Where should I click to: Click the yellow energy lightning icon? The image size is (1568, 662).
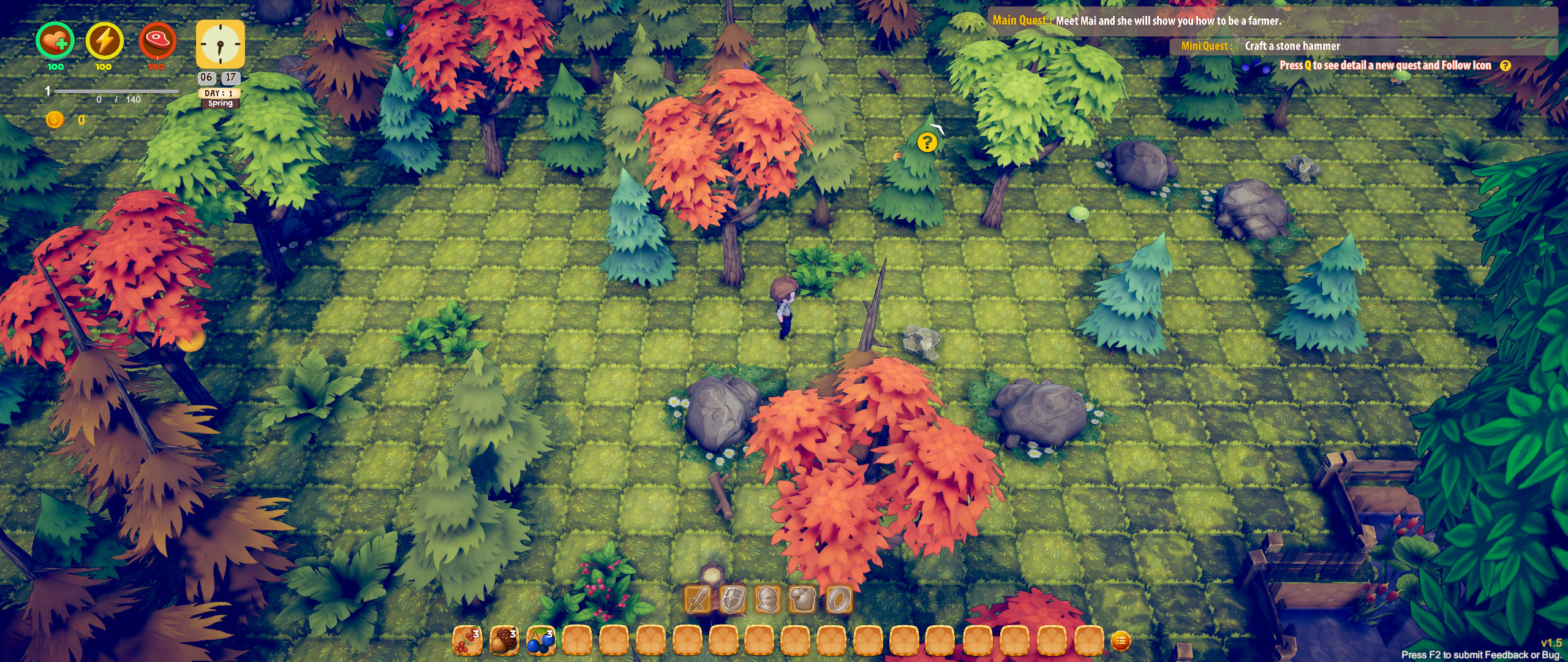(104, 42)
